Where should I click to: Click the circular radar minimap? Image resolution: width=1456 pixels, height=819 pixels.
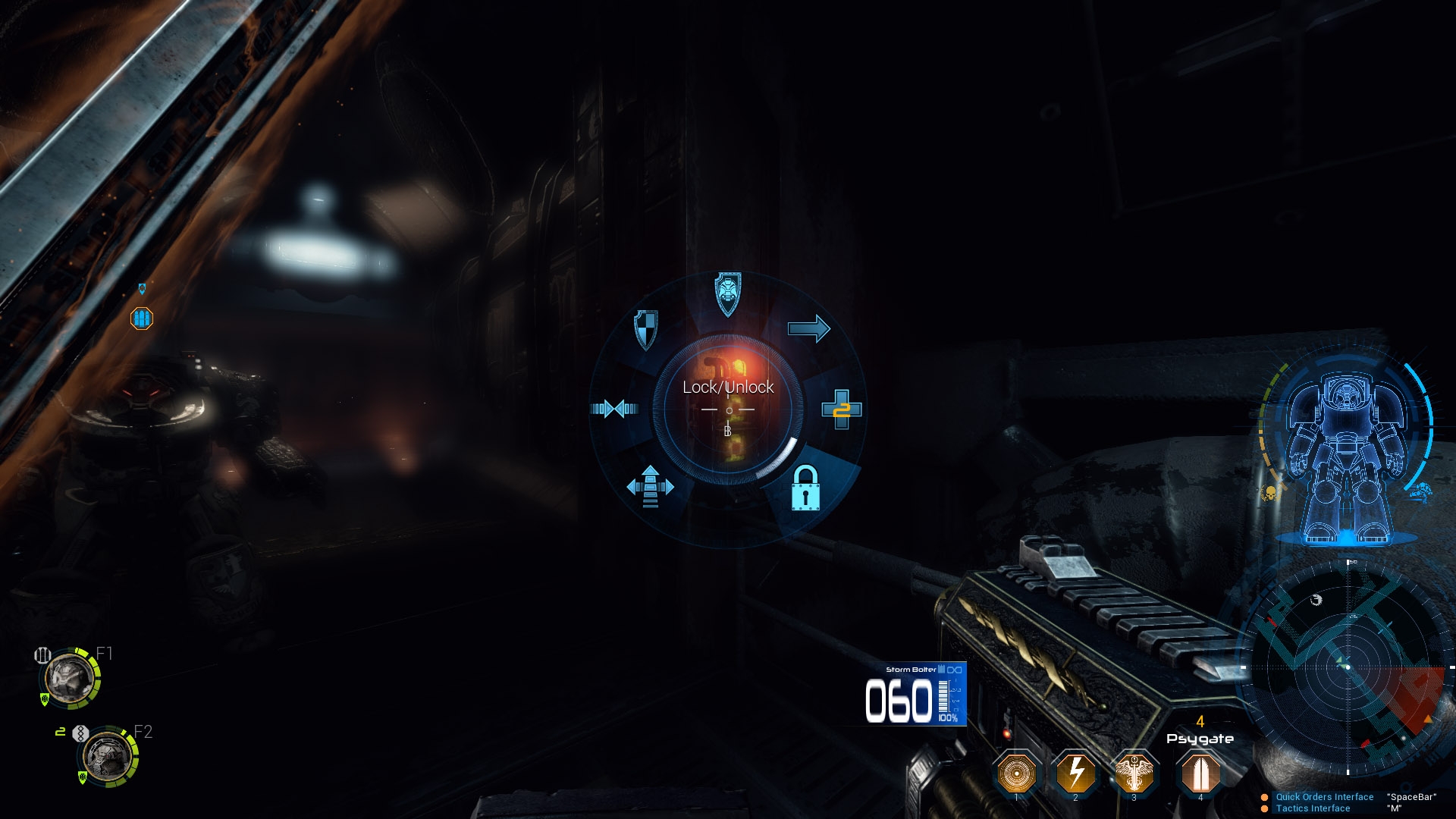pyautogui.click(x=1348, y=667)
